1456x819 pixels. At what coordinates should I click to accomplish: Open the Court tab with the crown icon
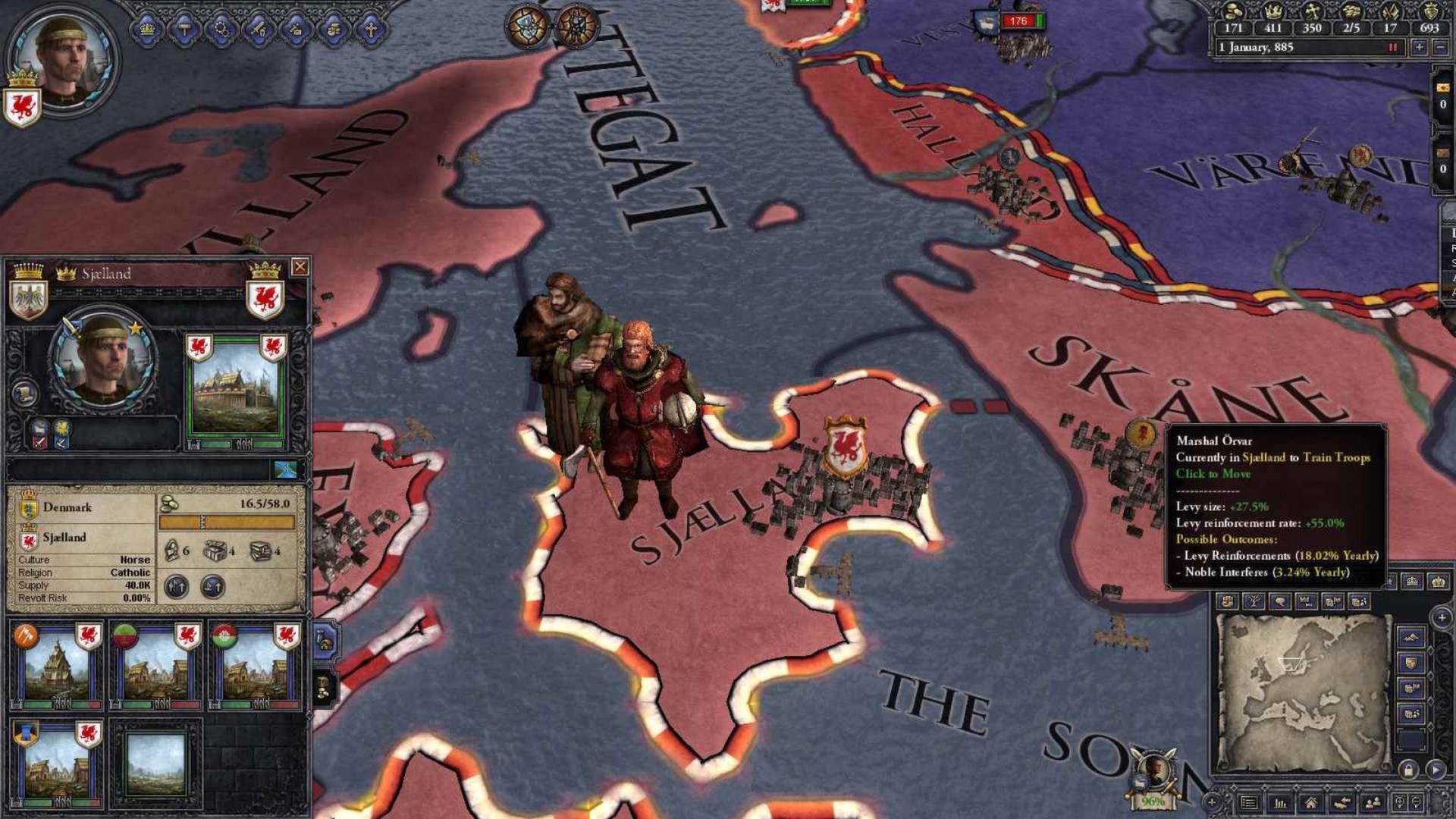click(x=149, y=29)
